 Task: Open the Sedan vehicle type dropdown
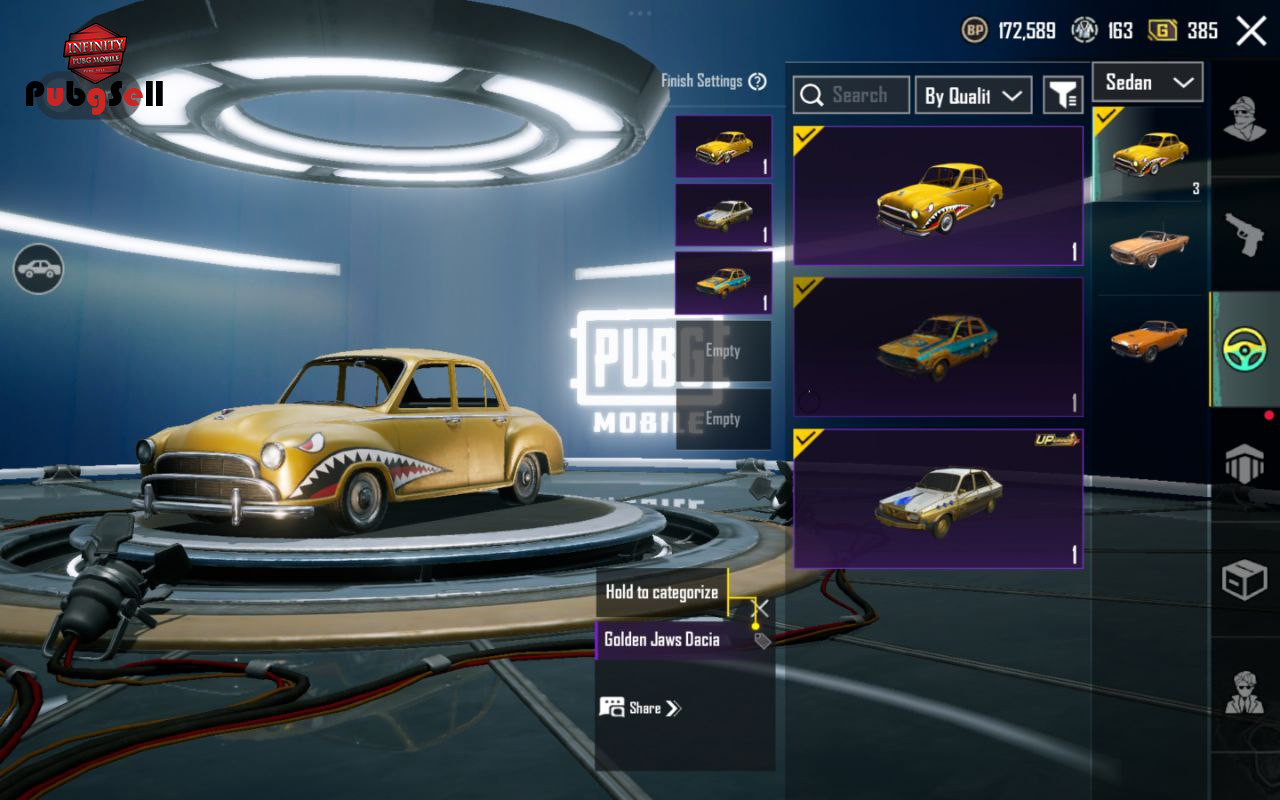click(x=1147, y=82)
